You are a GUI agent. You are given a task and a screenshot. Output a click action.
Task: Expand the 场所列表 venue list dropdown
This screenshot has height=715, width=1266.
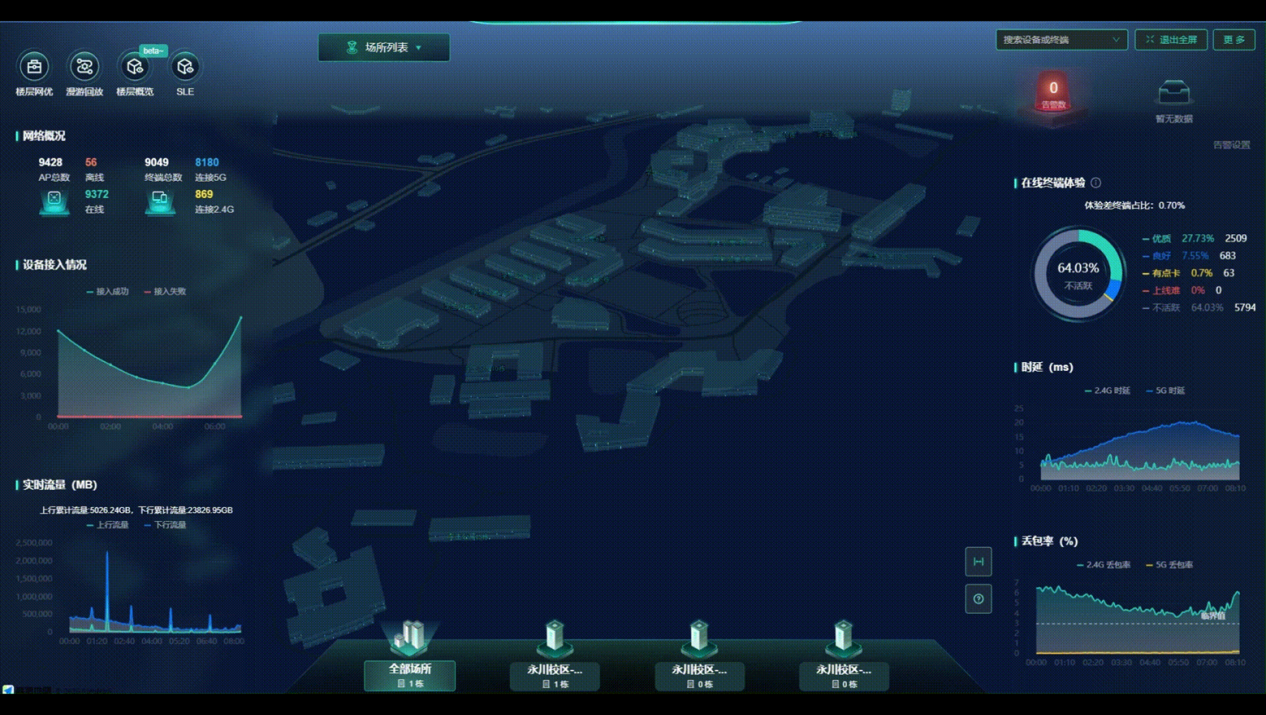[x=384, y=47]
